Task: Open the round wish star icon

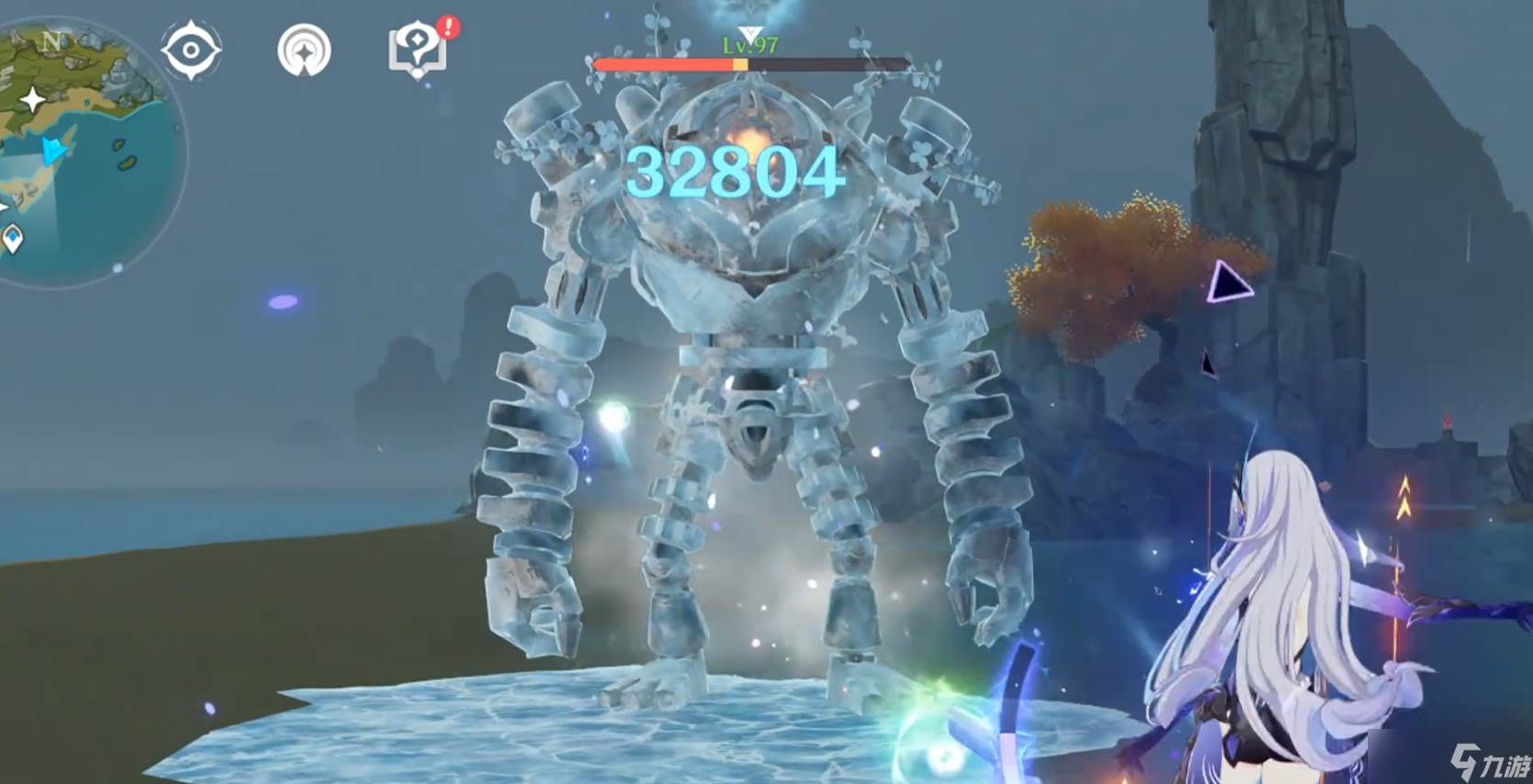Action: tap(305, 50)
